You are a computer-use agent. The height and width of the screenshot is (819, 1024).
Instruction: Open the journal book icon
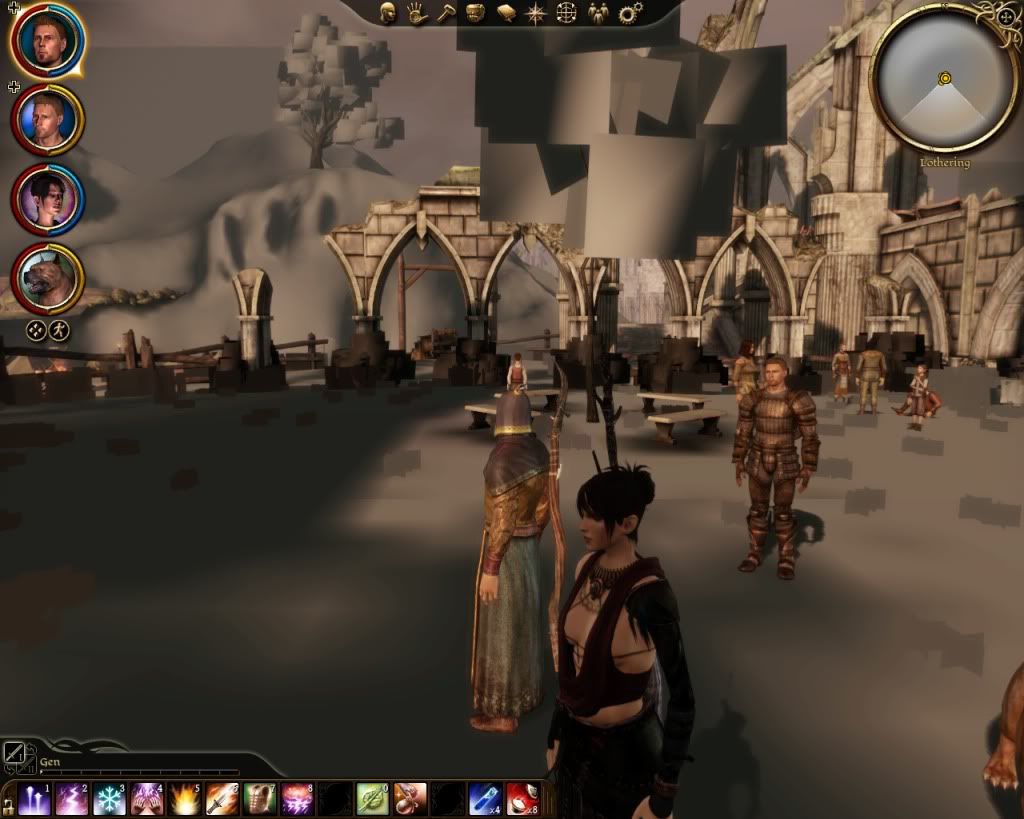coord(506,13)
